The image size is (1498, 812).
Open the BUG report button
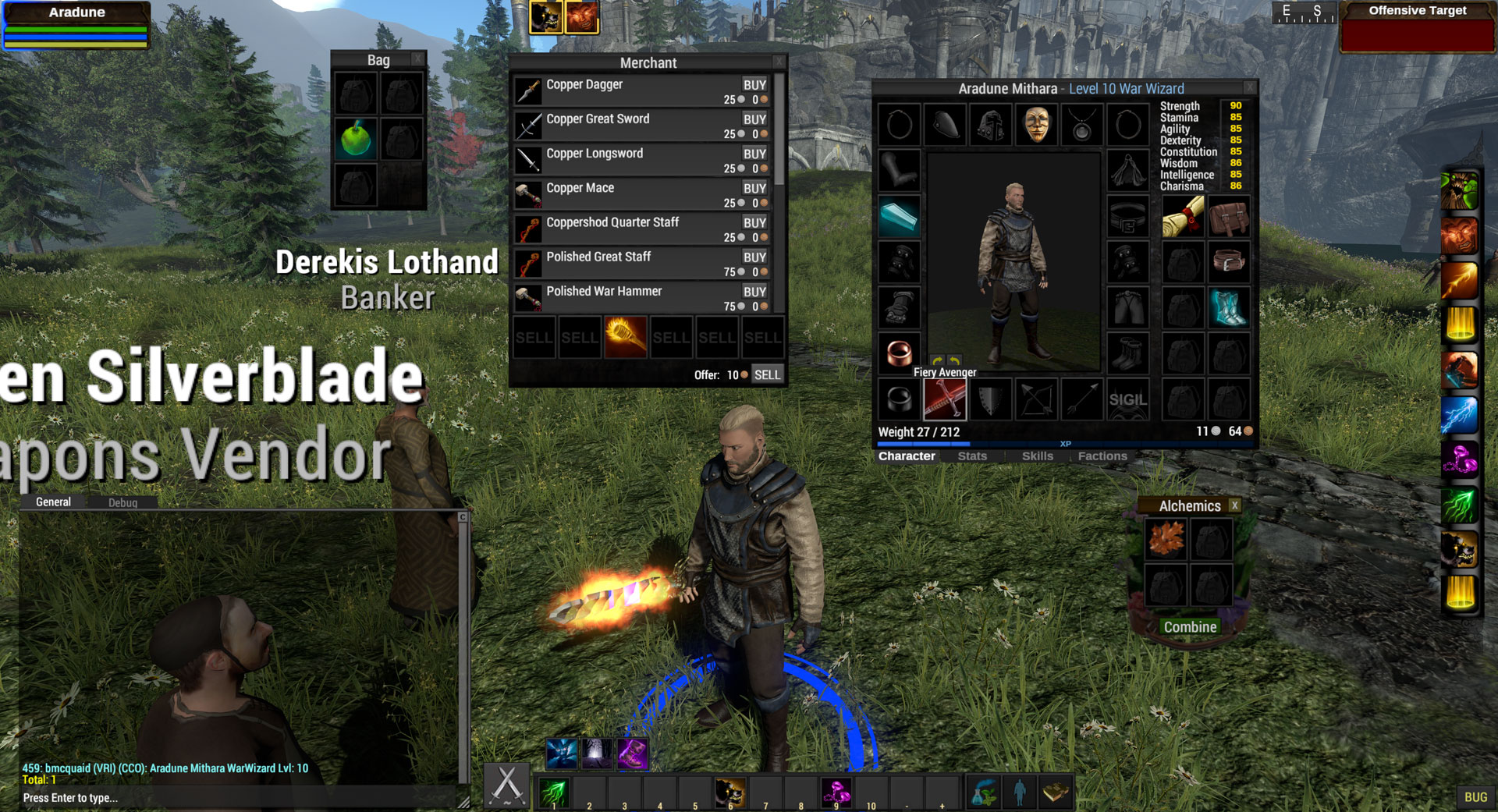coord(1475,797)
